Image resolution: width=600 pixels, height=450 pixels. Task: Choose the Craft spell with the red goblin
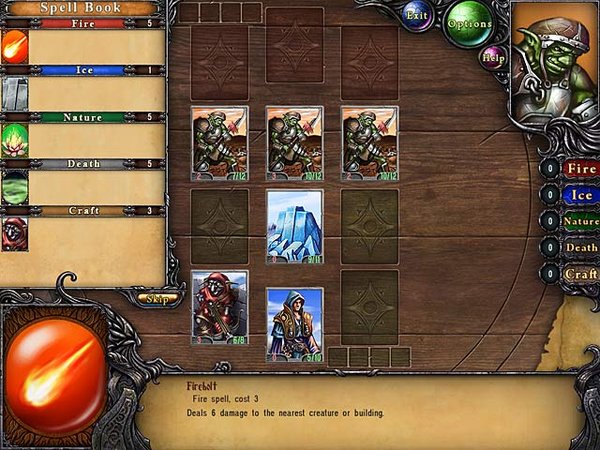tap(15, 233)
